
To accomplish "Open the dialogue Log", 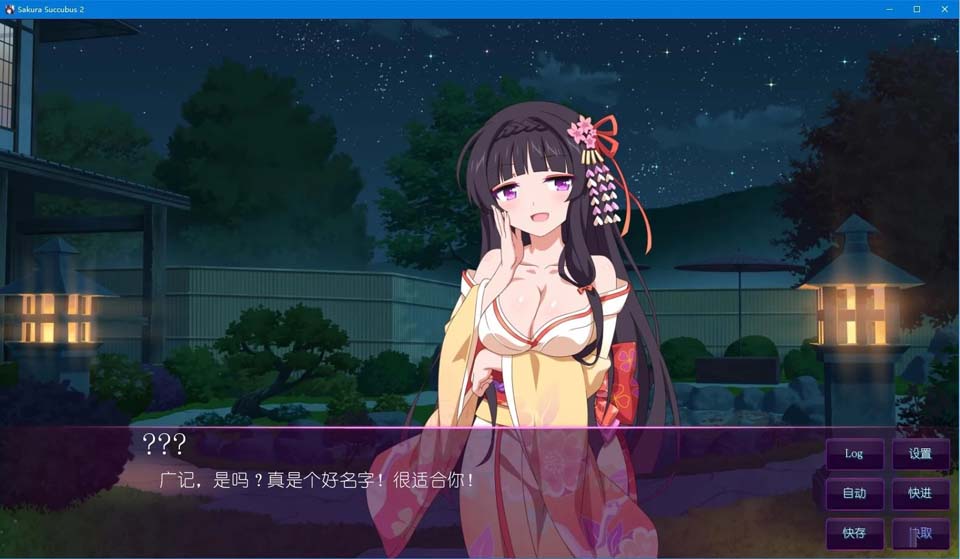I will [x=854, y=454].
